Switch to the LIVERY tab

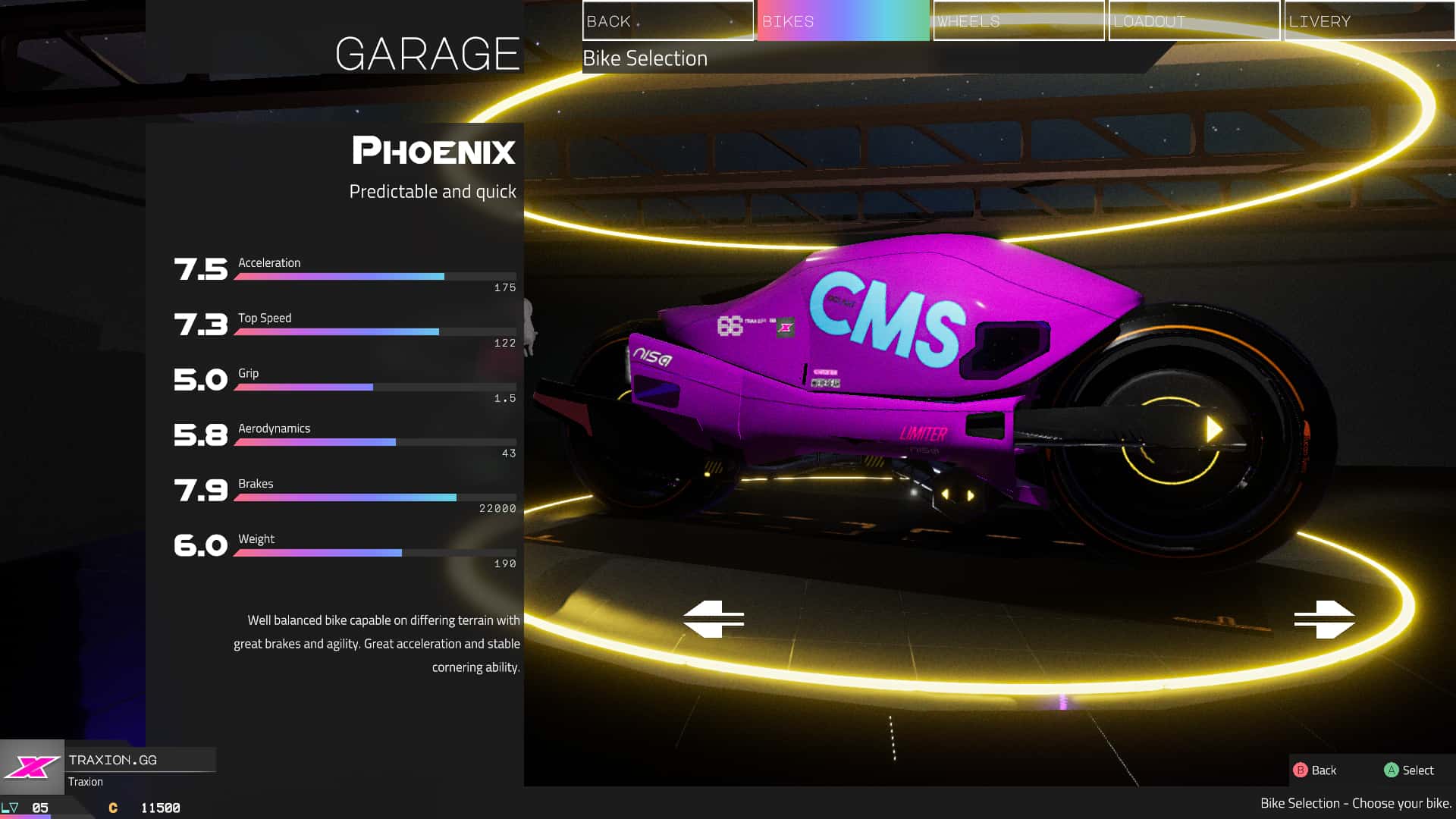click(x=1369, y=20)
